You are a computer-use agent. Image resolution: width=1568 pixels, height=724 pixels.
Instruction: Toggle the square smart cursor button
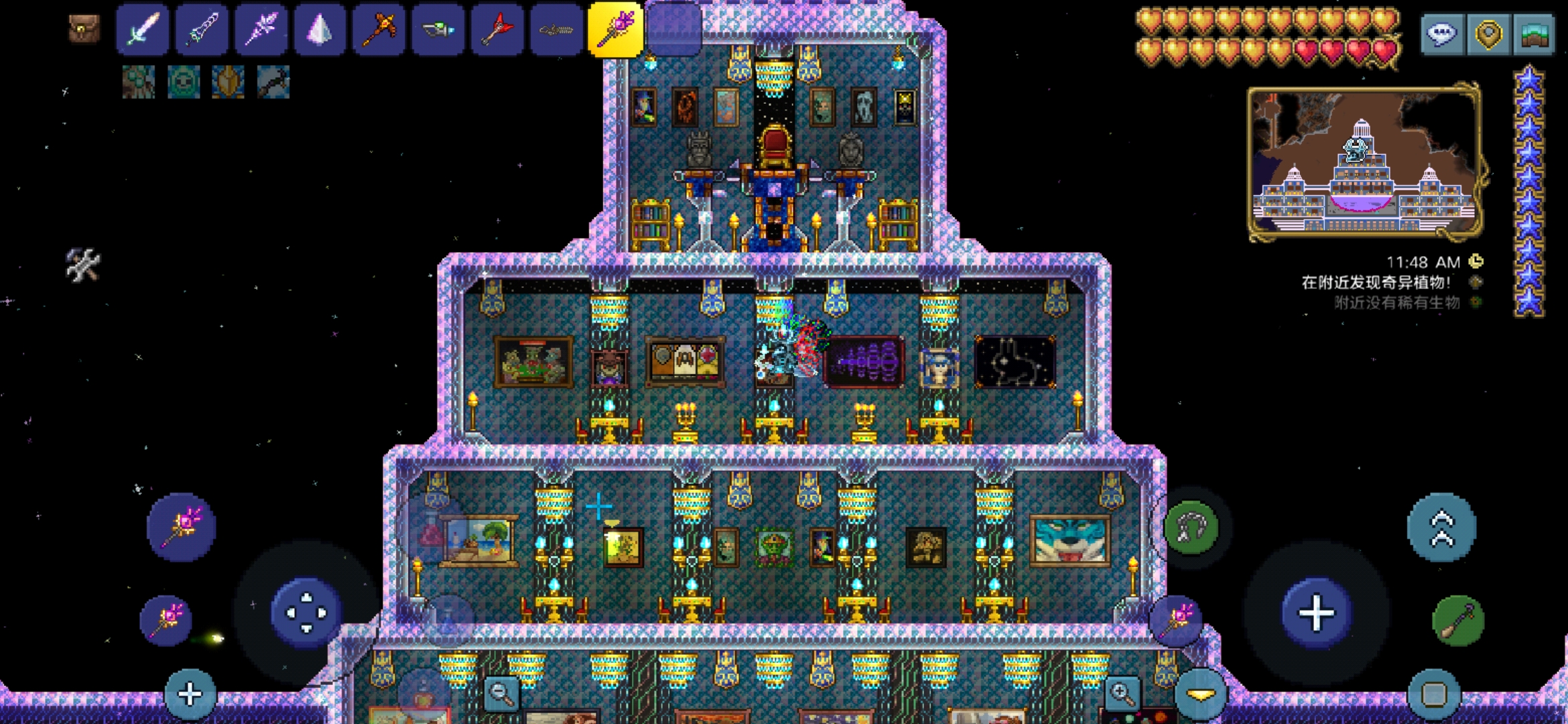click(1434, 695)
